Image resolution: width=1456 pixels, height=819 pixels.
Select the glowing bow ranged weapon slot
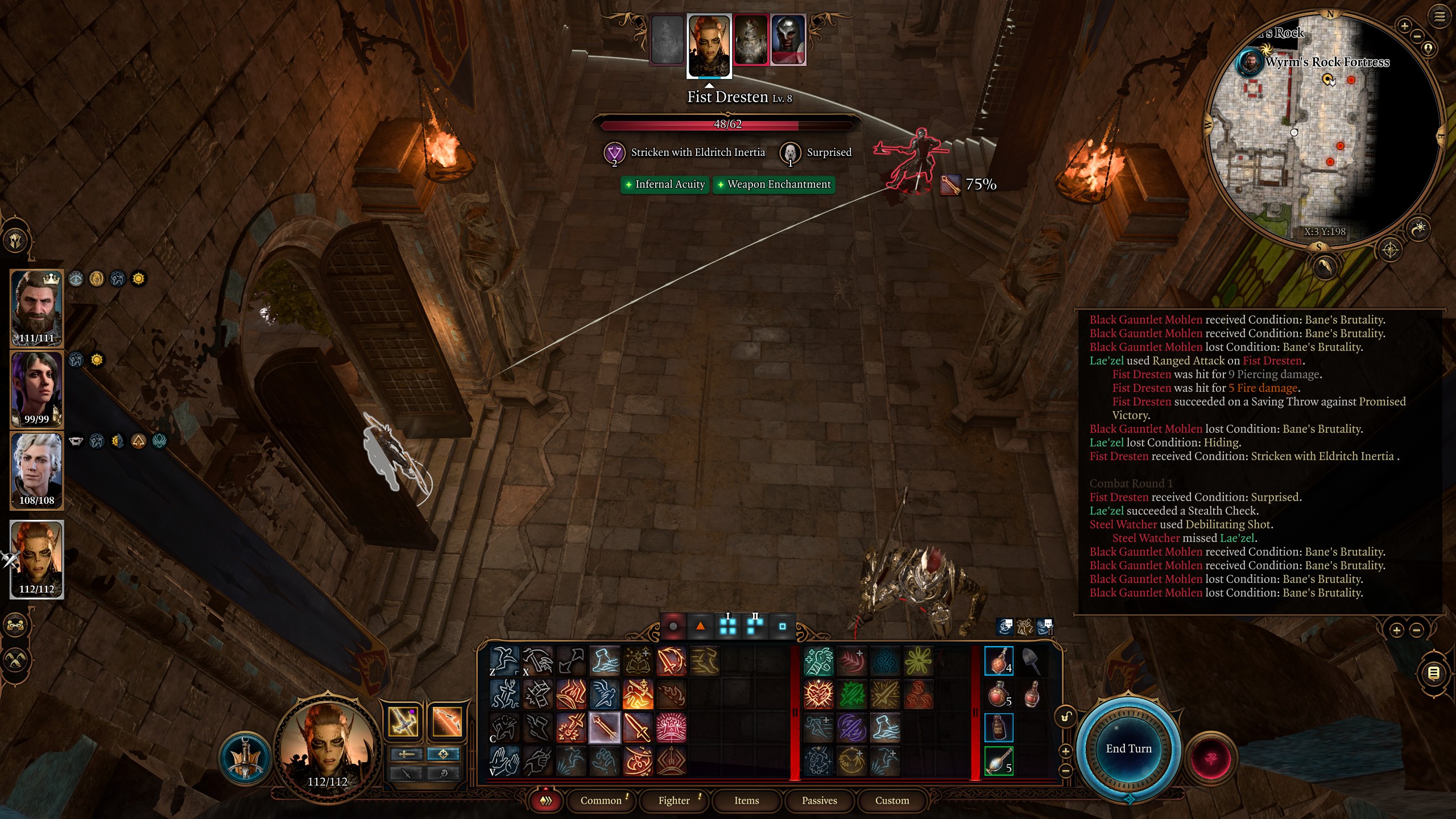tap(447, 722)
